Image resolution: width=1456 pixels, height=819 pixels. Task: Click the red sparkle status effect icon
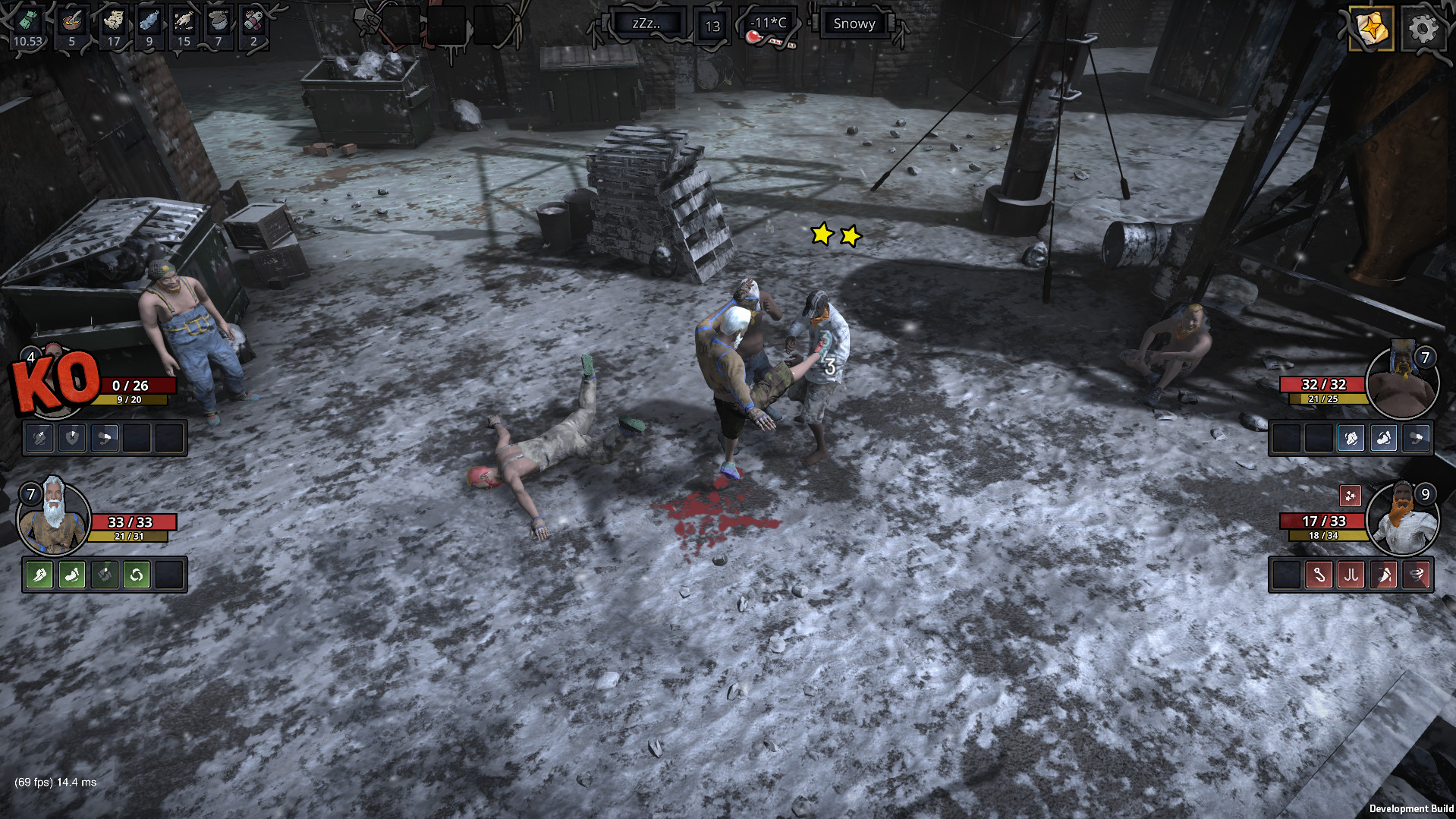coord(1351,496)
